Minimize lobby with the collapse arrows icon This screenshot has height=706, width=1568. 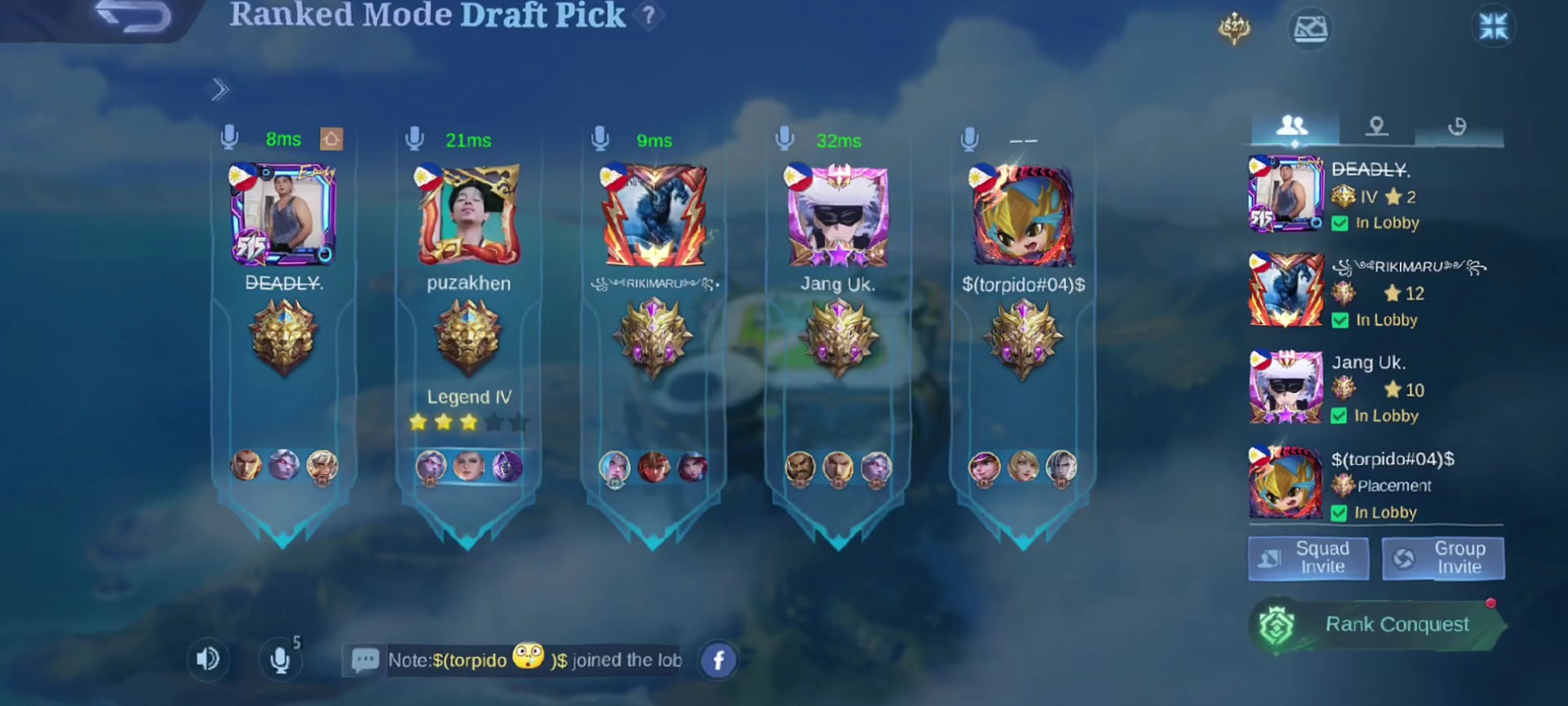click(1494, 26)
